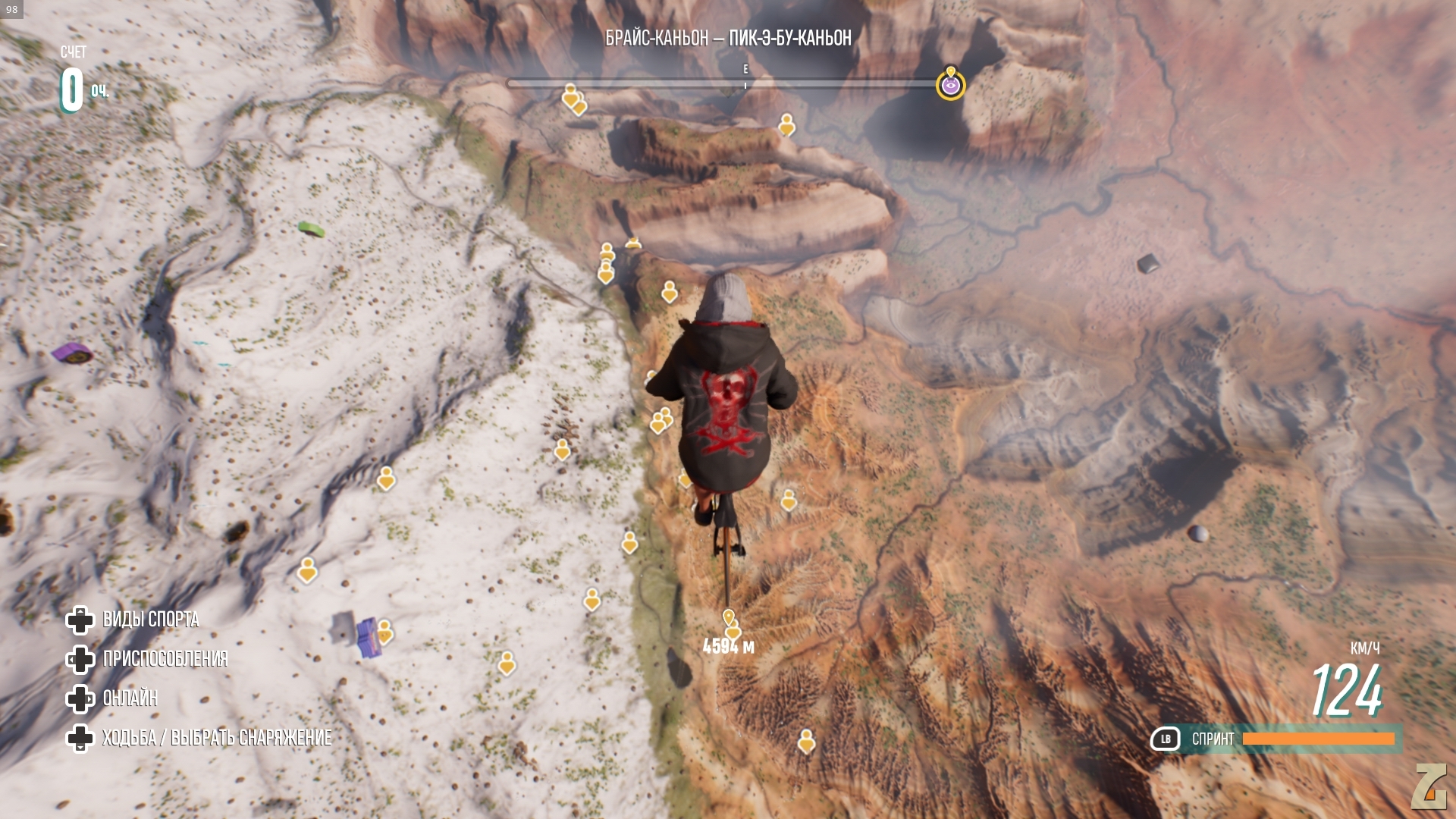The image size is (1456, 819).
Task: Select the Онлайн menu entry
Action: pos(130,698)
